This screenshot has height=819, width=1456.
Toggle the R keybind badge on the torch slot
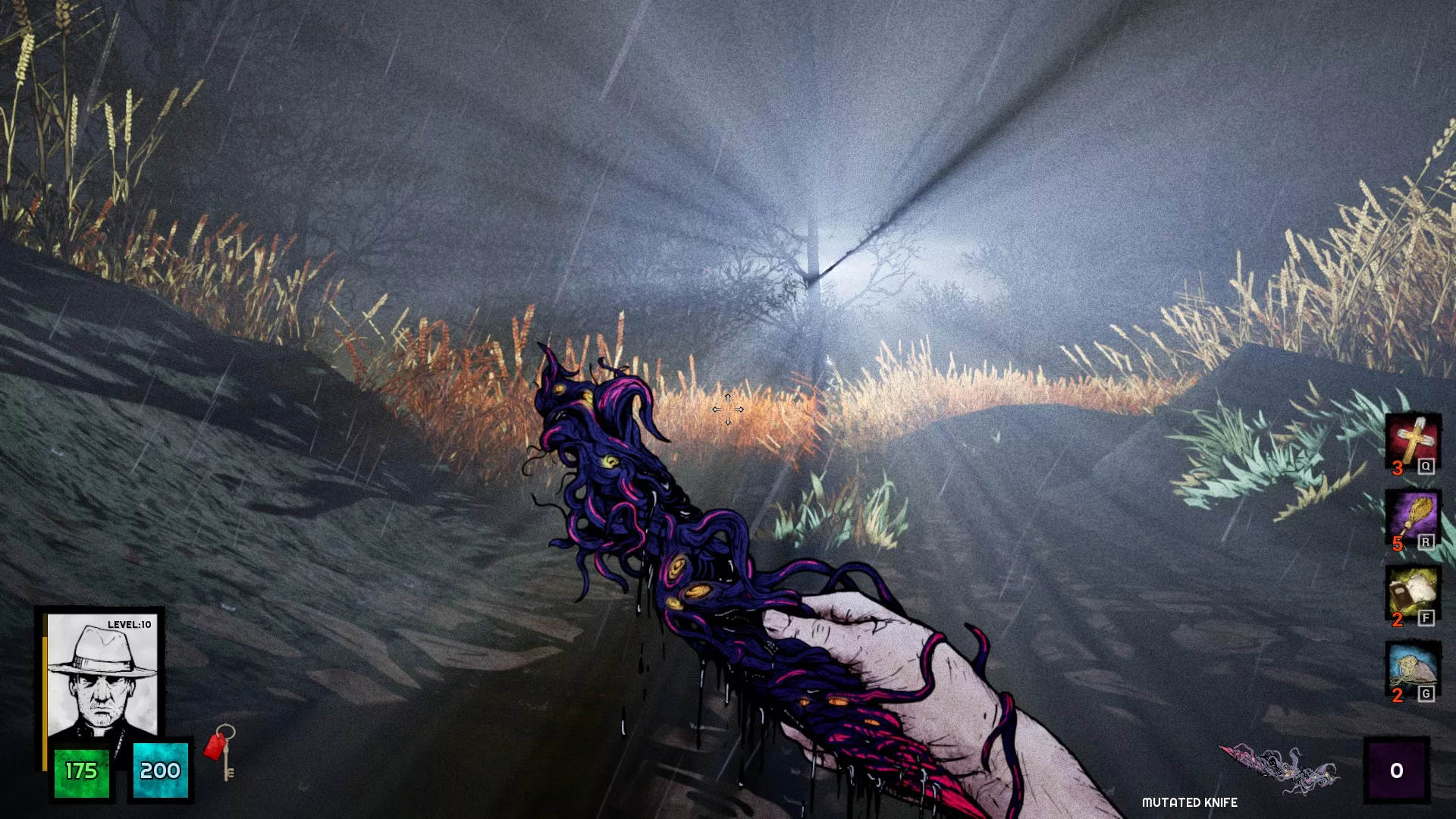(x=1426, y=541)
